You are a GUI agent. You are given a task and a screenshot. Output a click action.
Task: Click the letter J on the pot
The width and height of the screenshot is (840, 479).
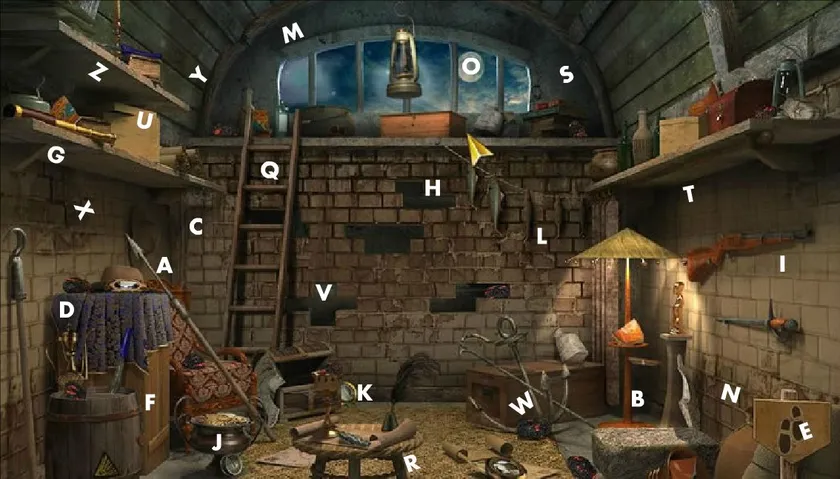click(x=219, y=440)
